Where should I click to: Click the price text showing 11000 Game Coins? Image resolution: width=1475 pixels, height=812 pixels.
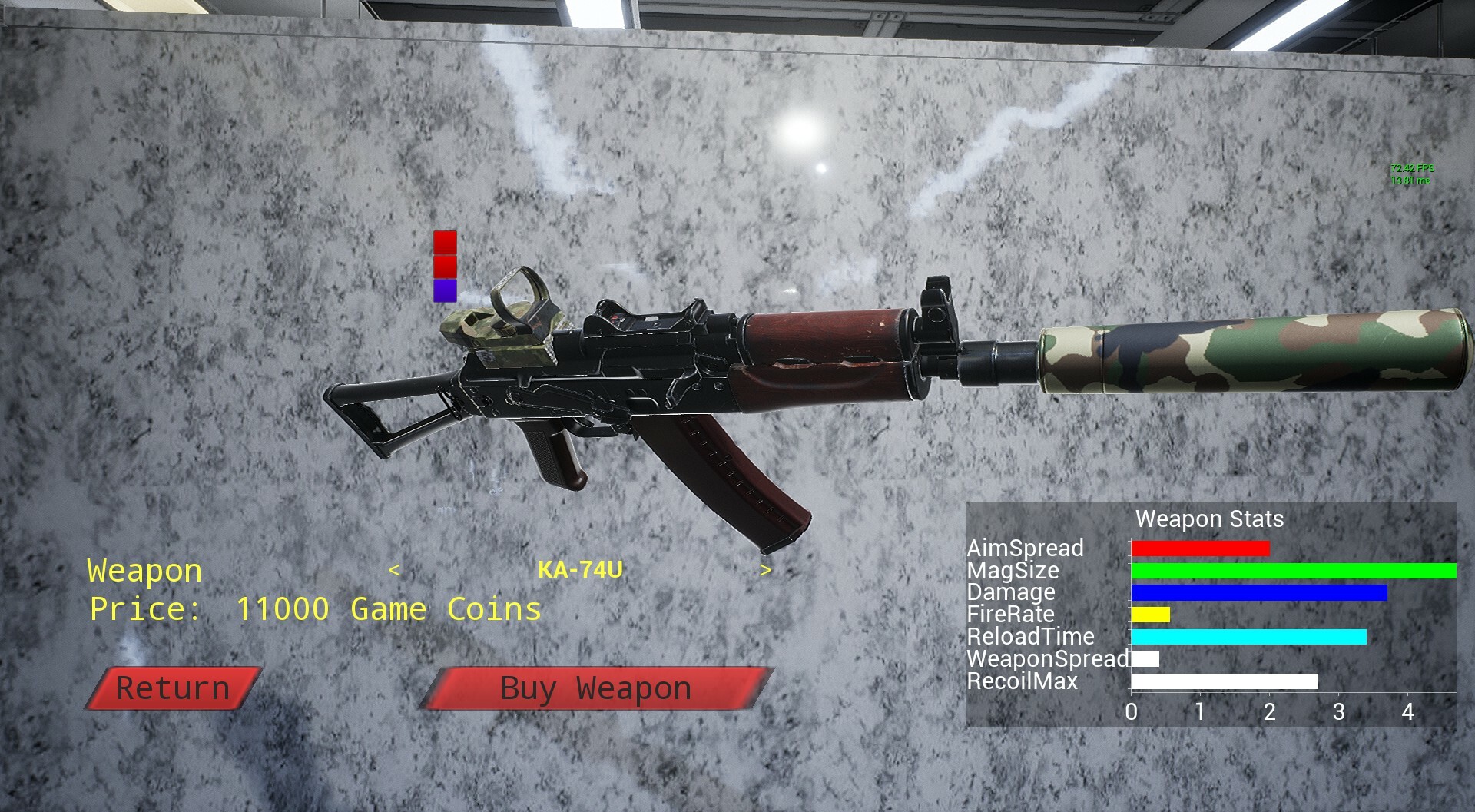point(315,609)
